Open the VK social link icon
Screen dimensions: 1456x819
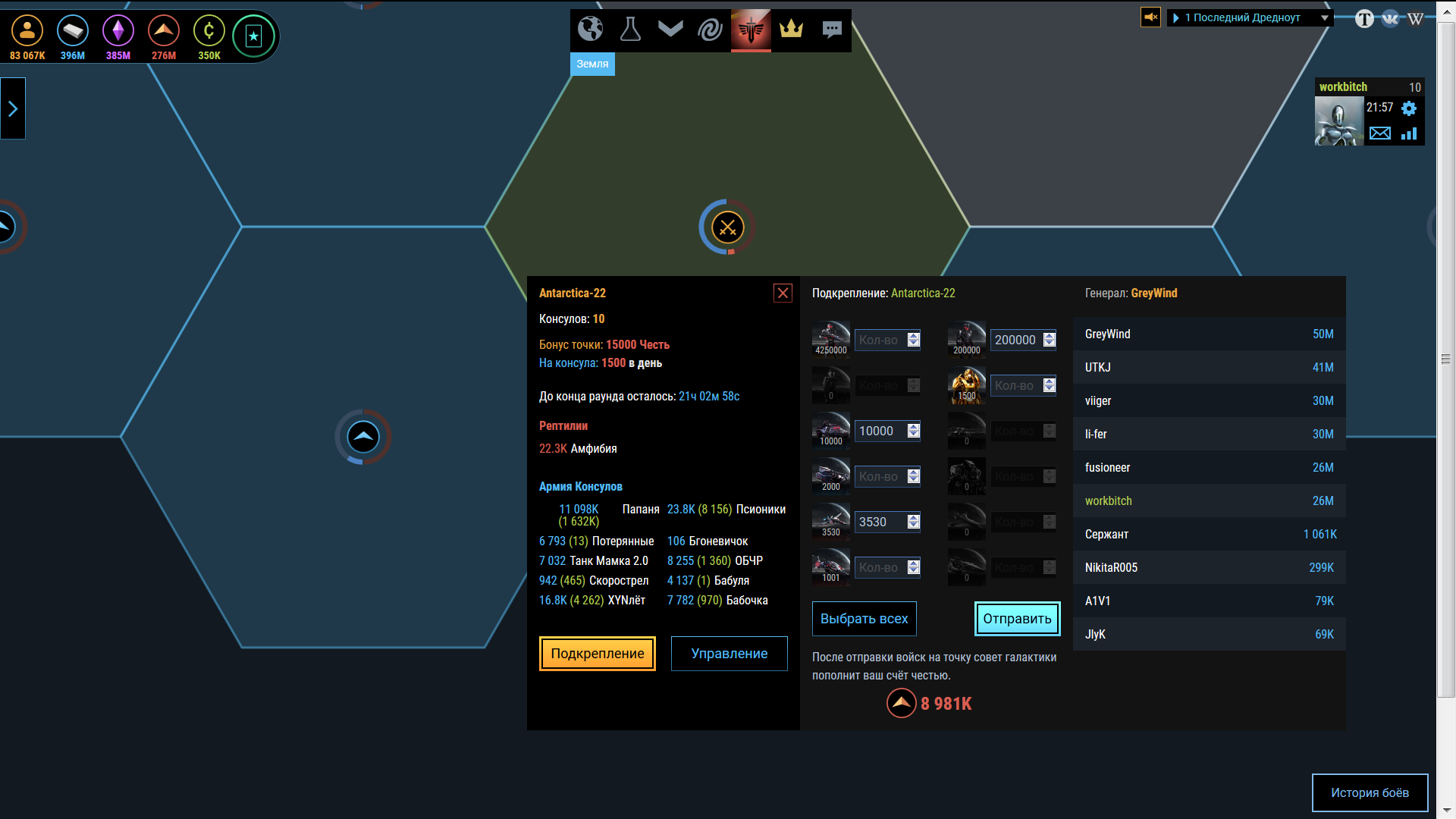1390,19
